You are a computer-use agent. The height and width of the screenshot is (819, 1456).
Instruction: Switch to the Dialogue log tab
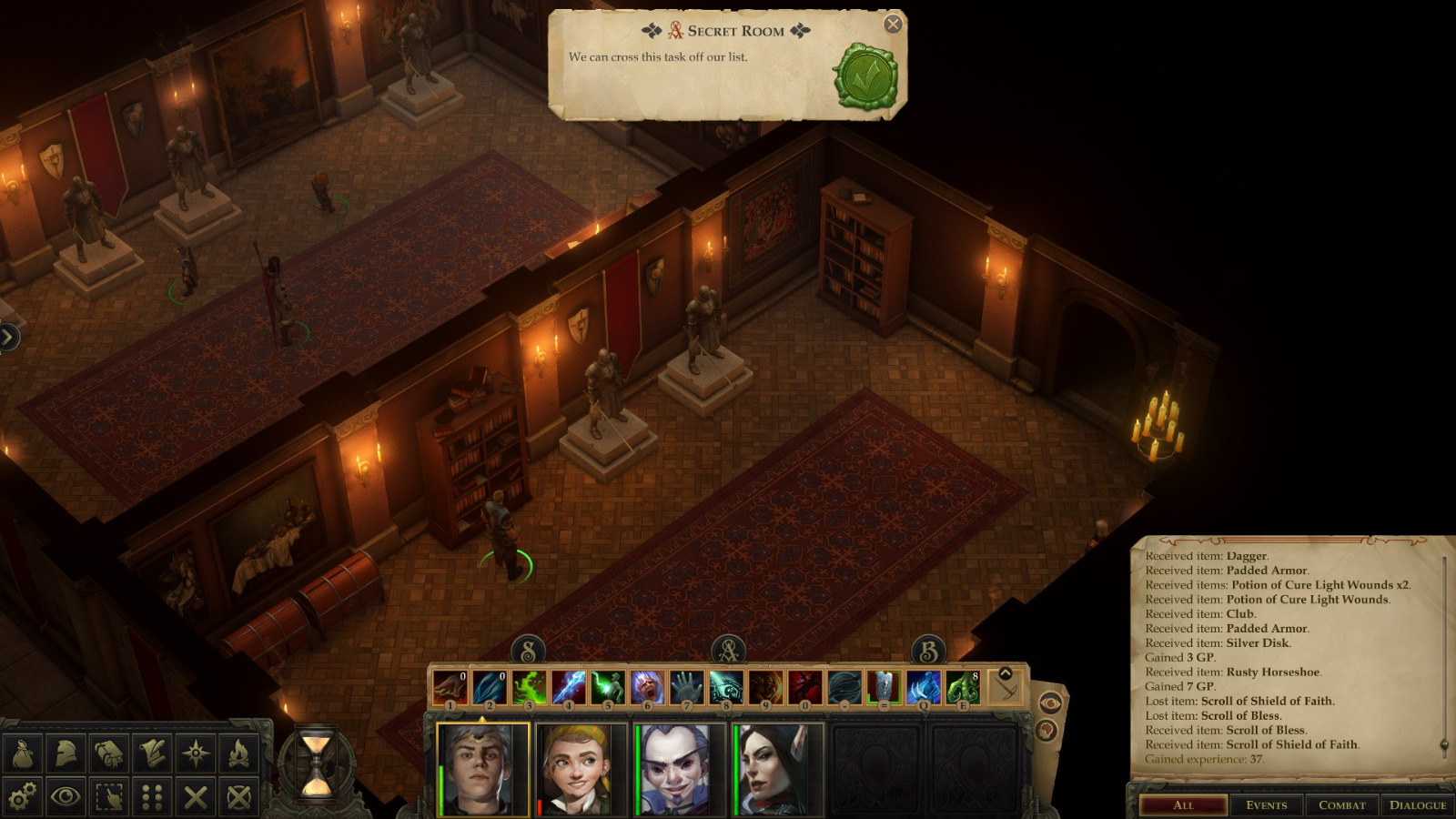tap(1417, 804)
